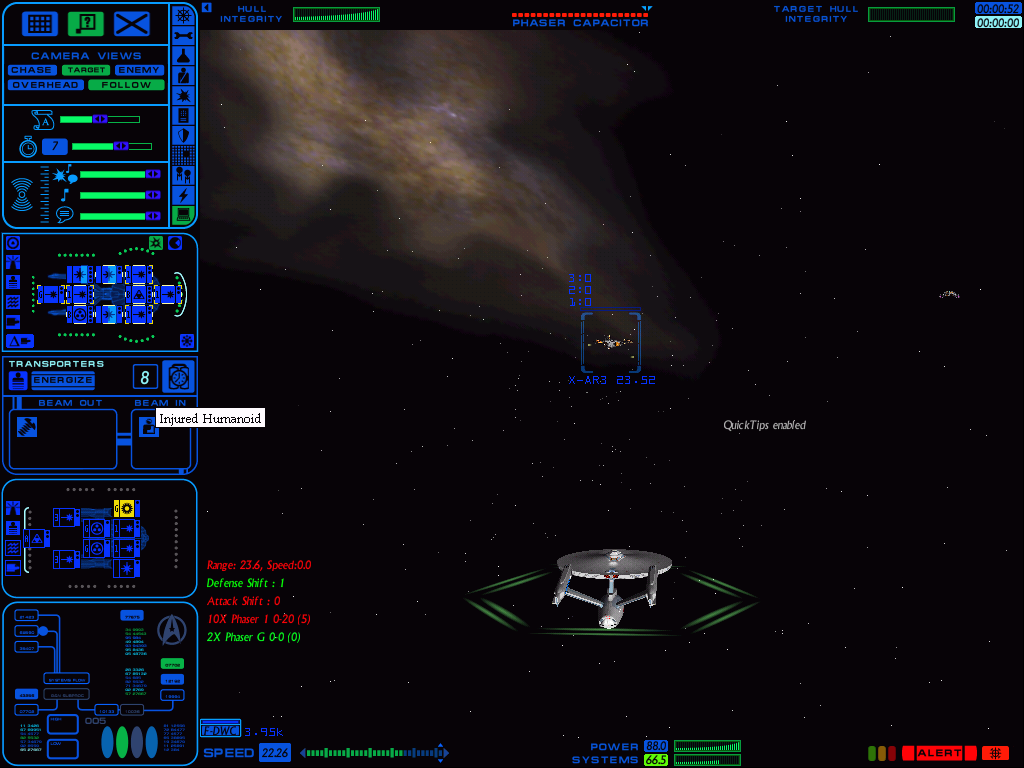Open the grid keypad panel button
Viewport: 1024px width, 768px height.
39,23
